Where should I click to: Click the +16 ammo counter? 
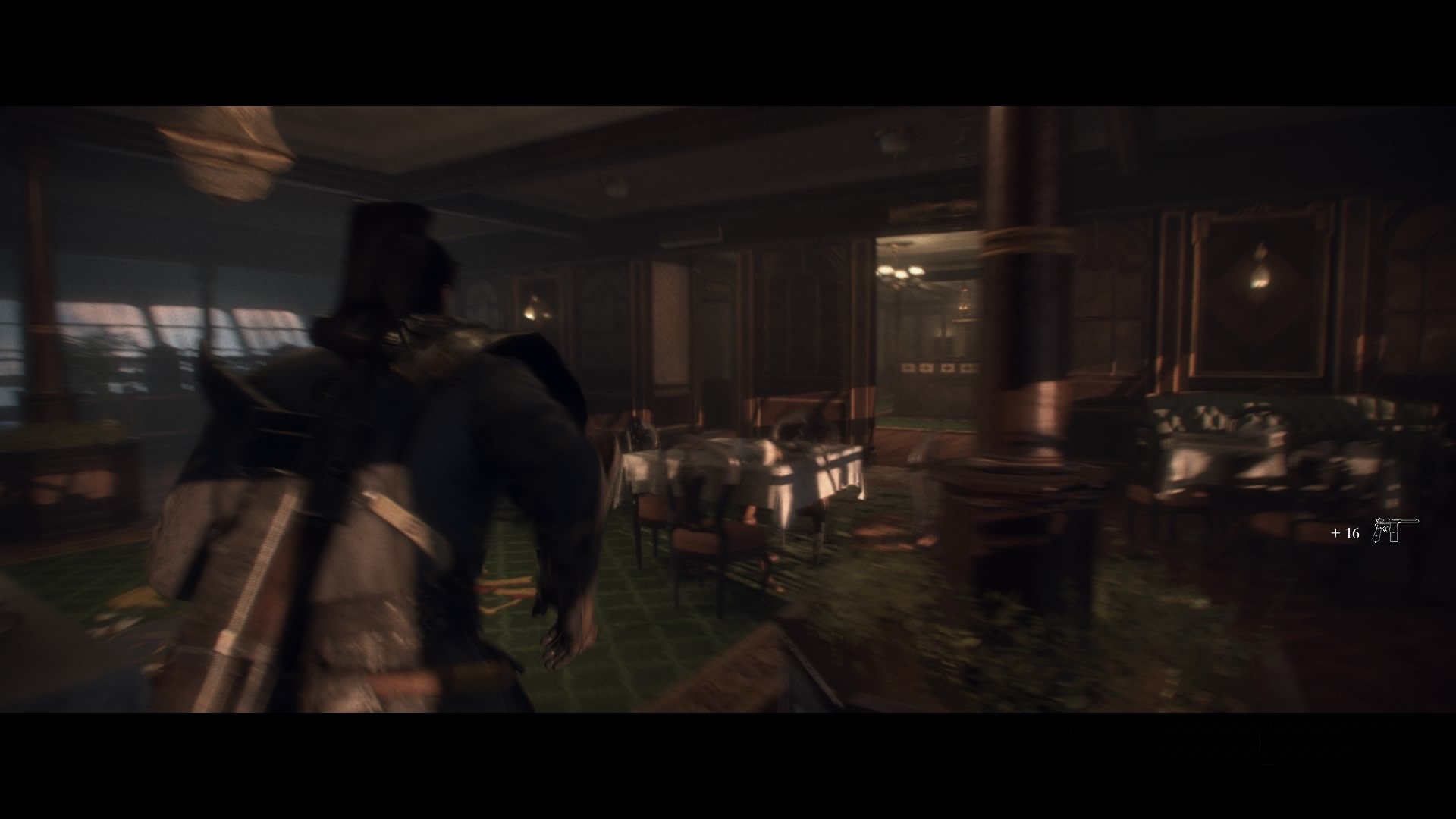click(1346, 533)
